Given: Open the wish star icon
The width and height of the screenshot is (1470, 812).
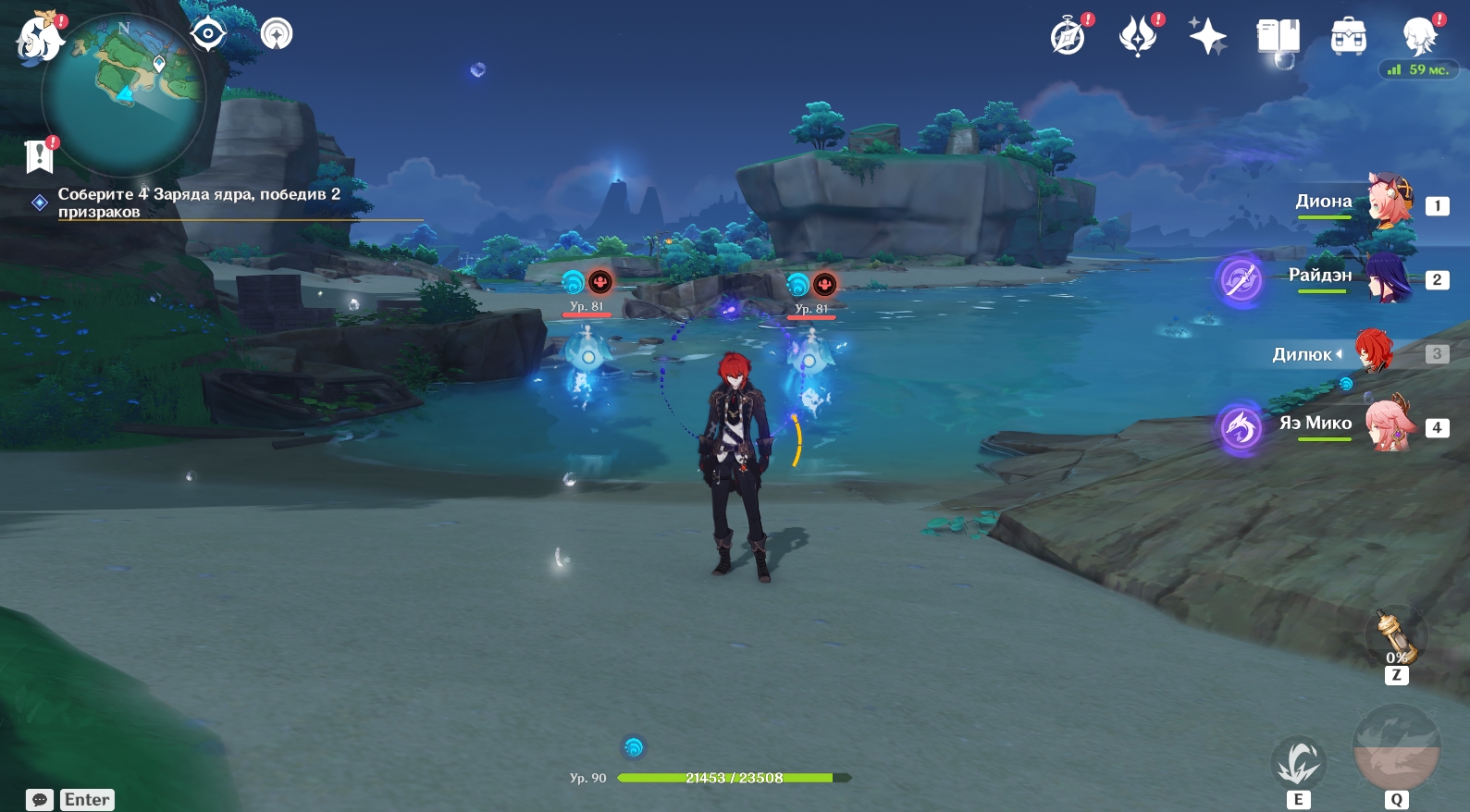Looking at the screenshot, I should point(1207,37).
